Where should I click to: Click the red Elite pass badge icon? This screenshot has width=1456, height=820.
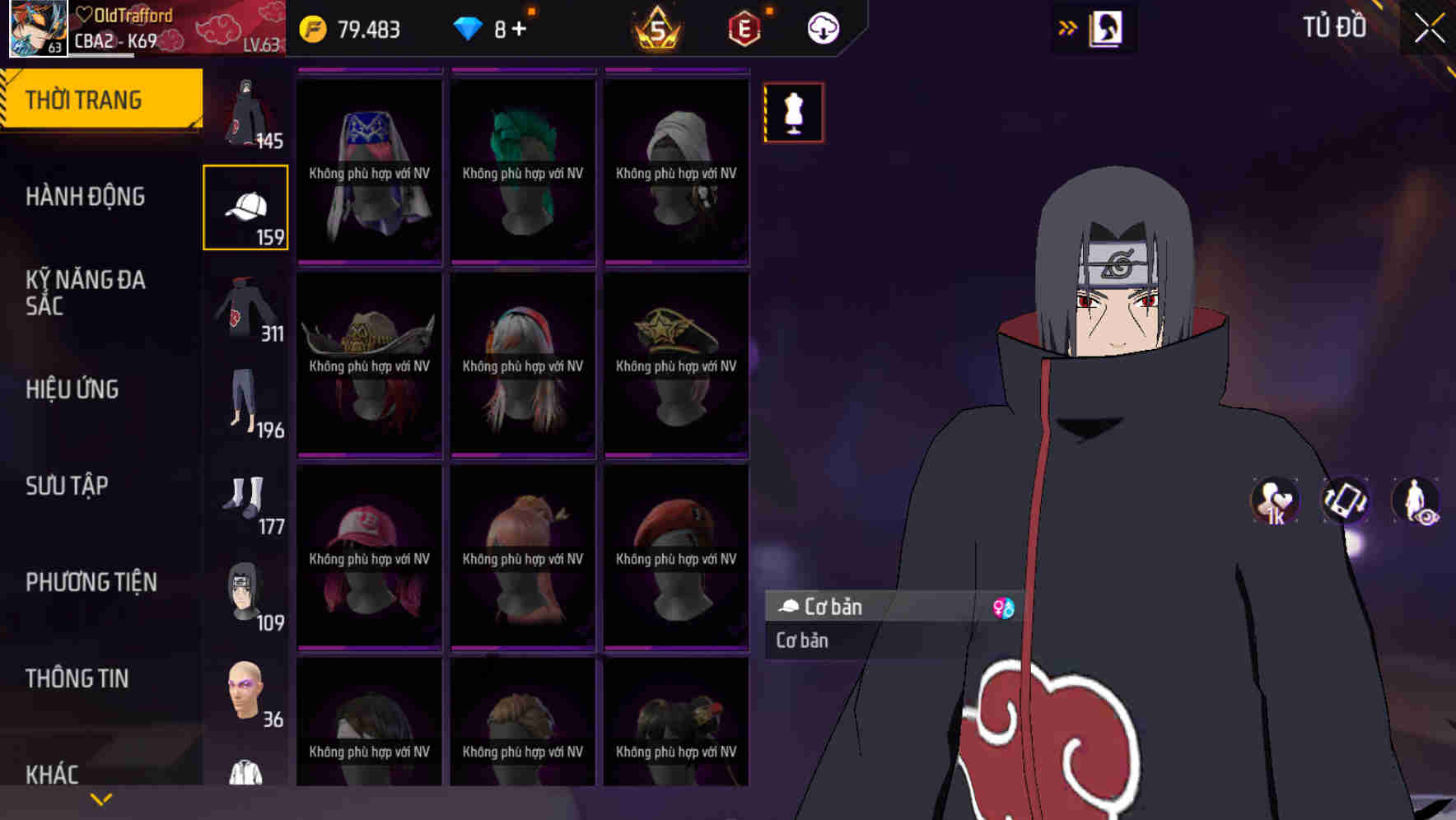744,27
